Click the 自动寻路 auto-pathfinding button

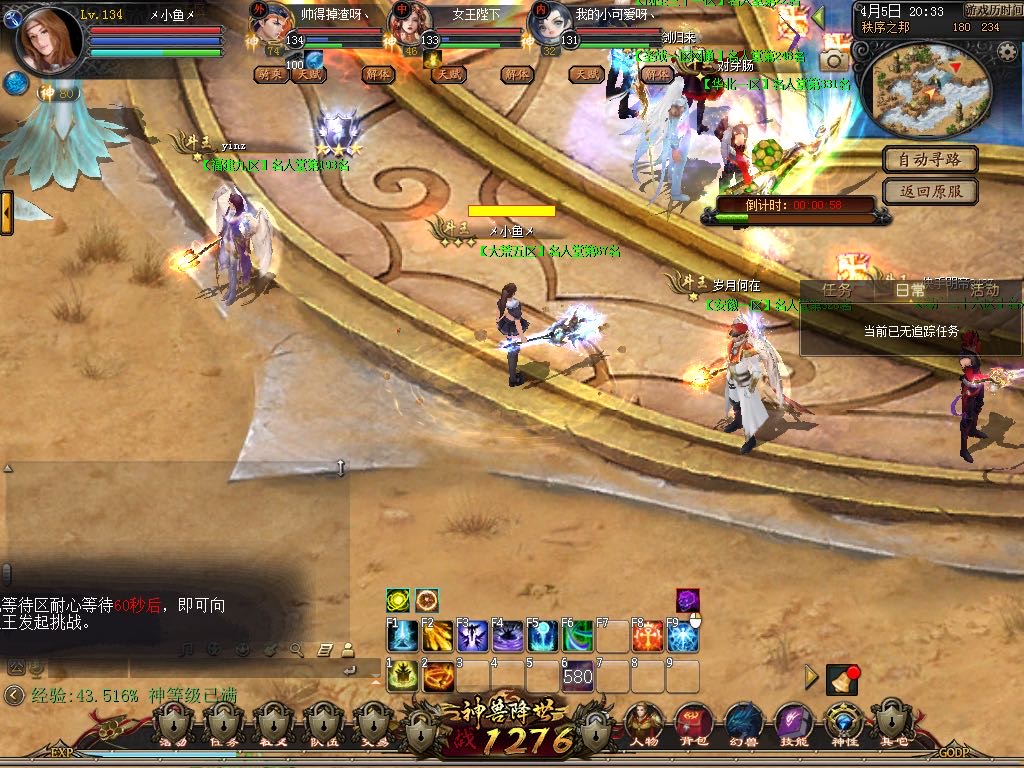[929, 159]
